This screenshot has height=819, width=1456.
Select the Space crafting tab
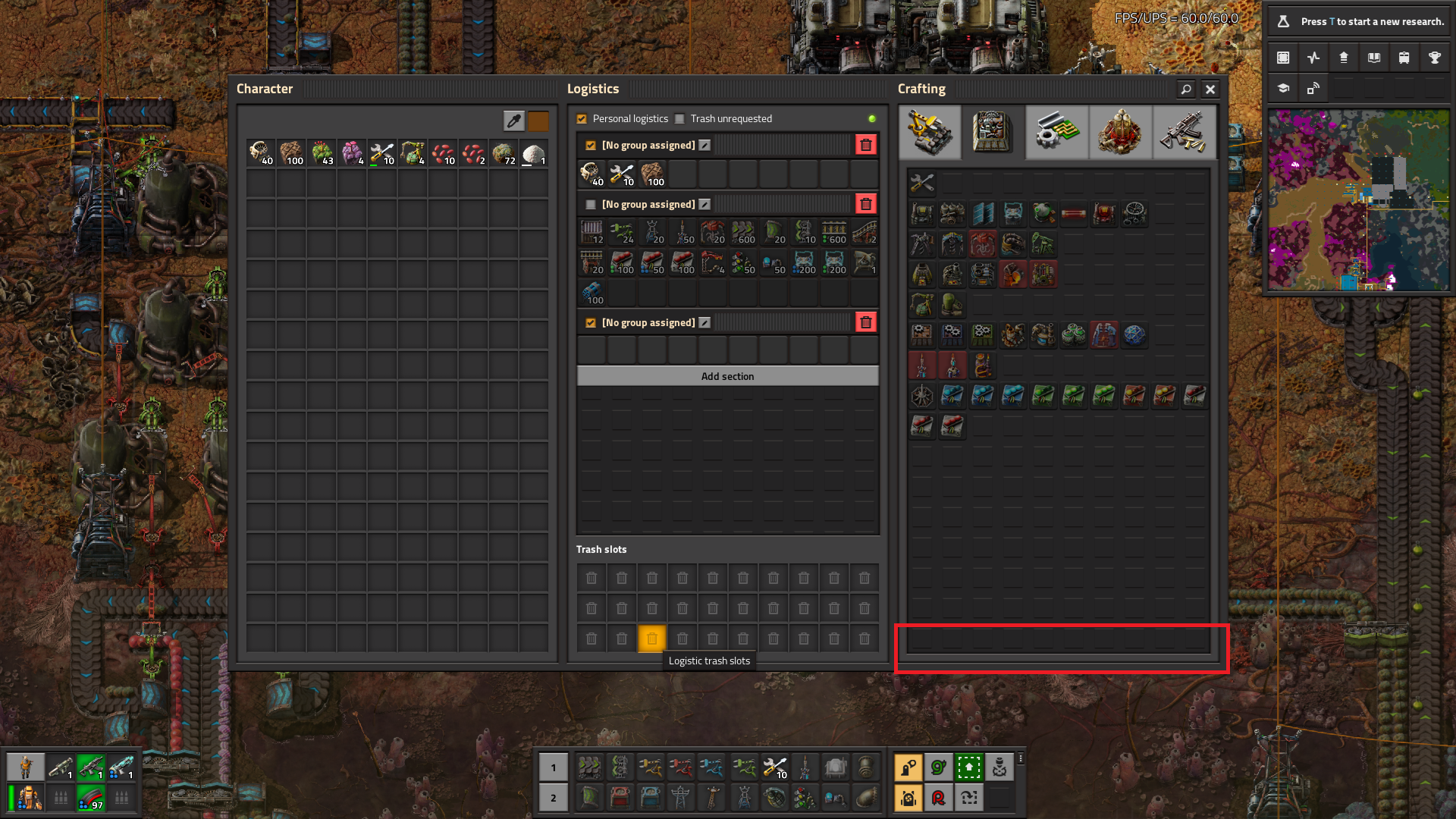pos(1120,132)
